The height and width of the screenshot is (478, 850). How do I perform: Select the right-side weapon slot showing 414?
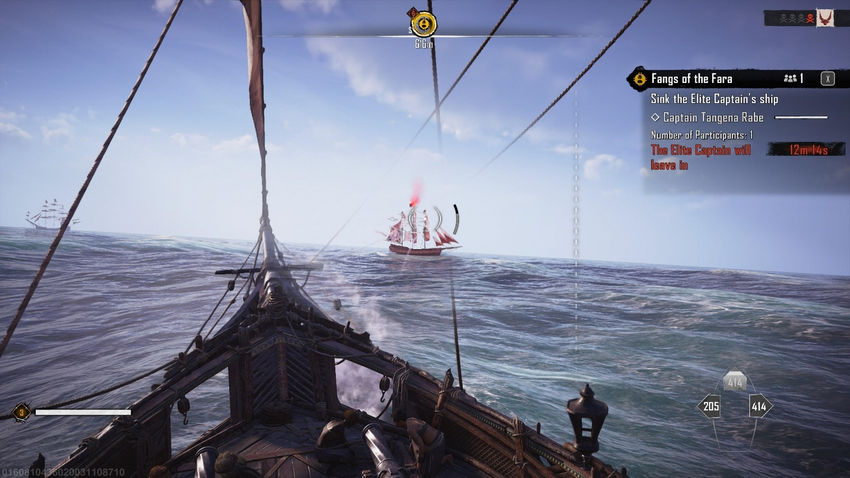[759, 406]
